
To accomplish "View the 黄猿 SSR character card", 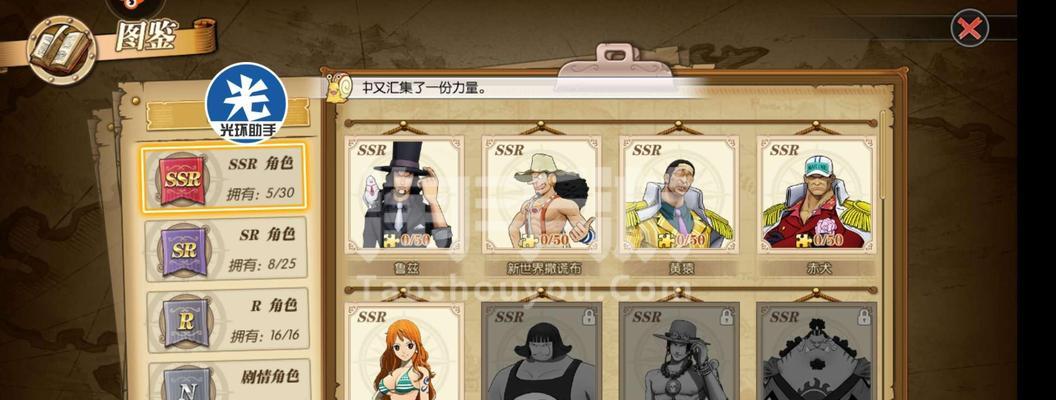I will (679, 195).
